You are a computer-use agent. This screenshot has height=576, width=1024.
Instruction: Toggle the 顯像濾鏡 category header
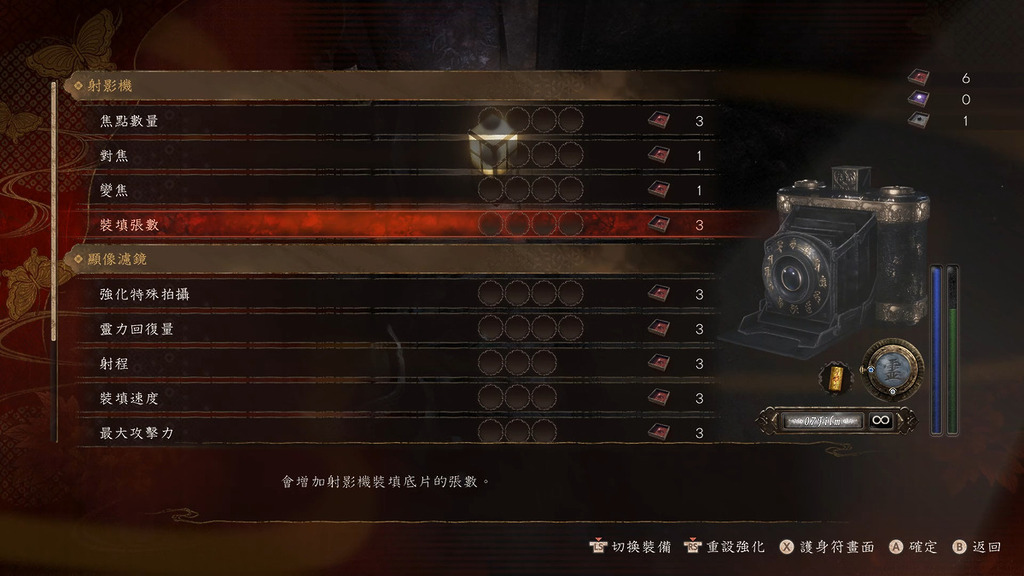pos(117,260)
